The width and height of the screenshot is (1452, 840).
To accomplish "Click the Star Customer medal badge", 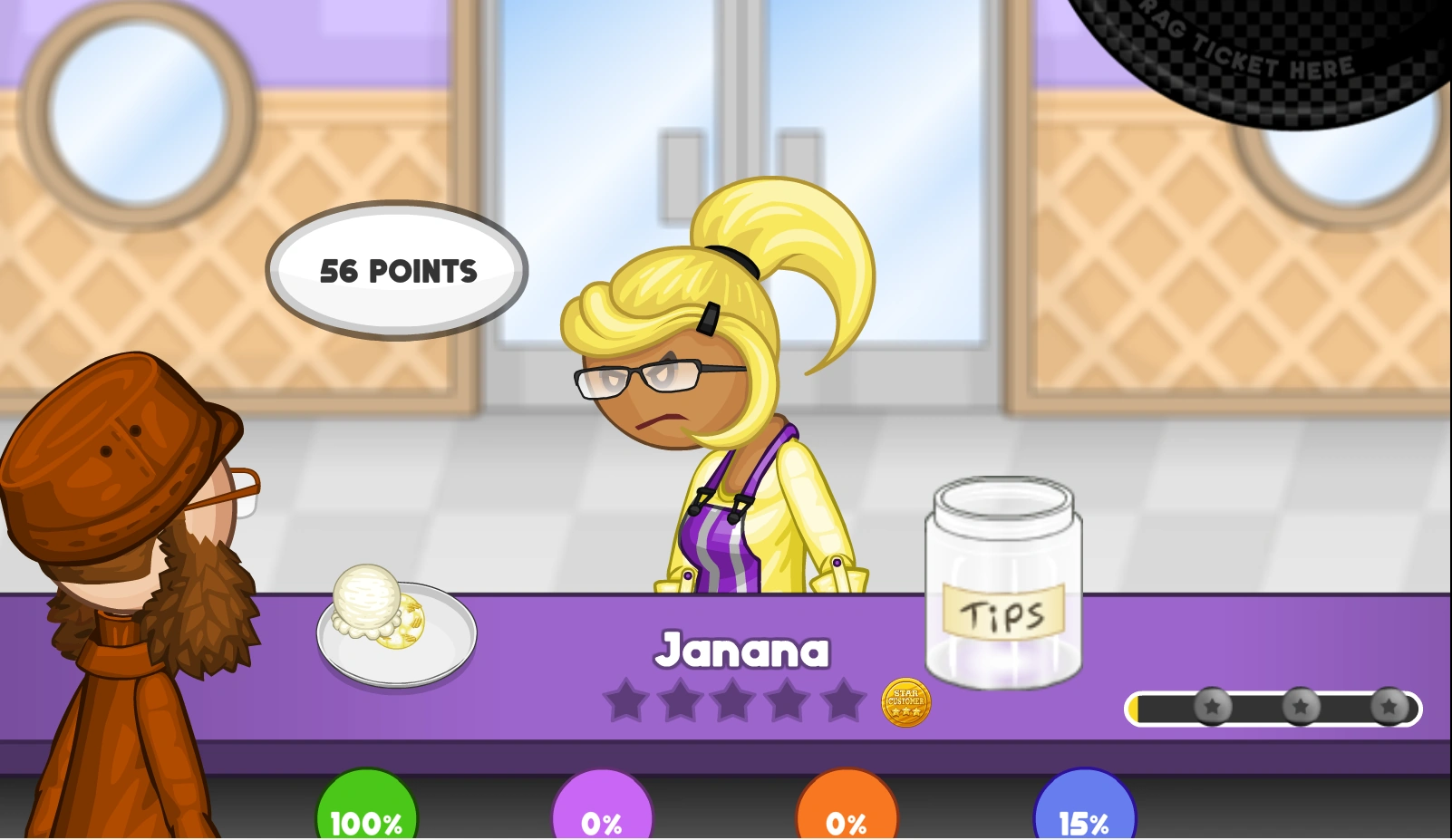I will click(905, 702).
